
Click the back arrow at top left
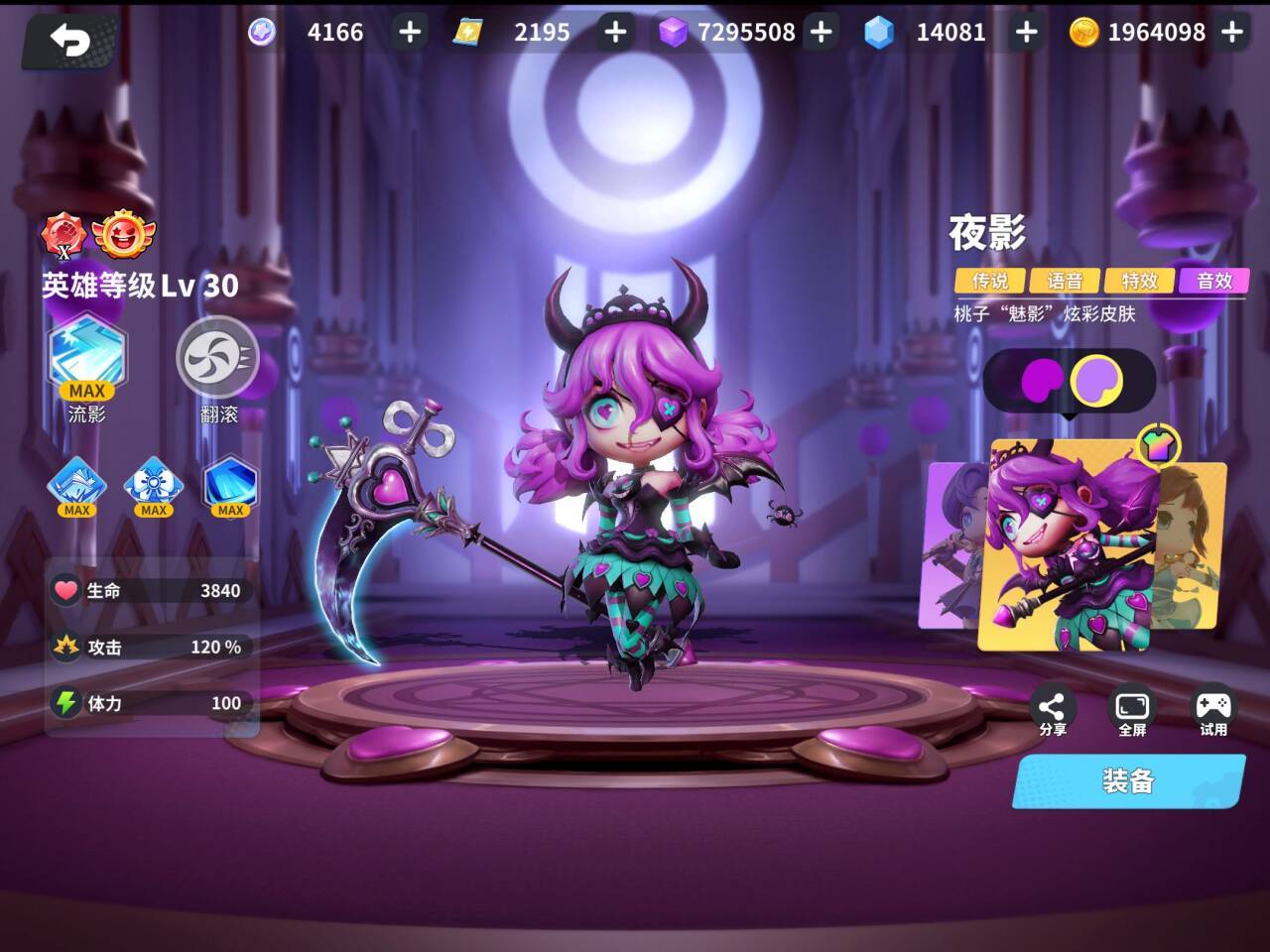point(67,39)
